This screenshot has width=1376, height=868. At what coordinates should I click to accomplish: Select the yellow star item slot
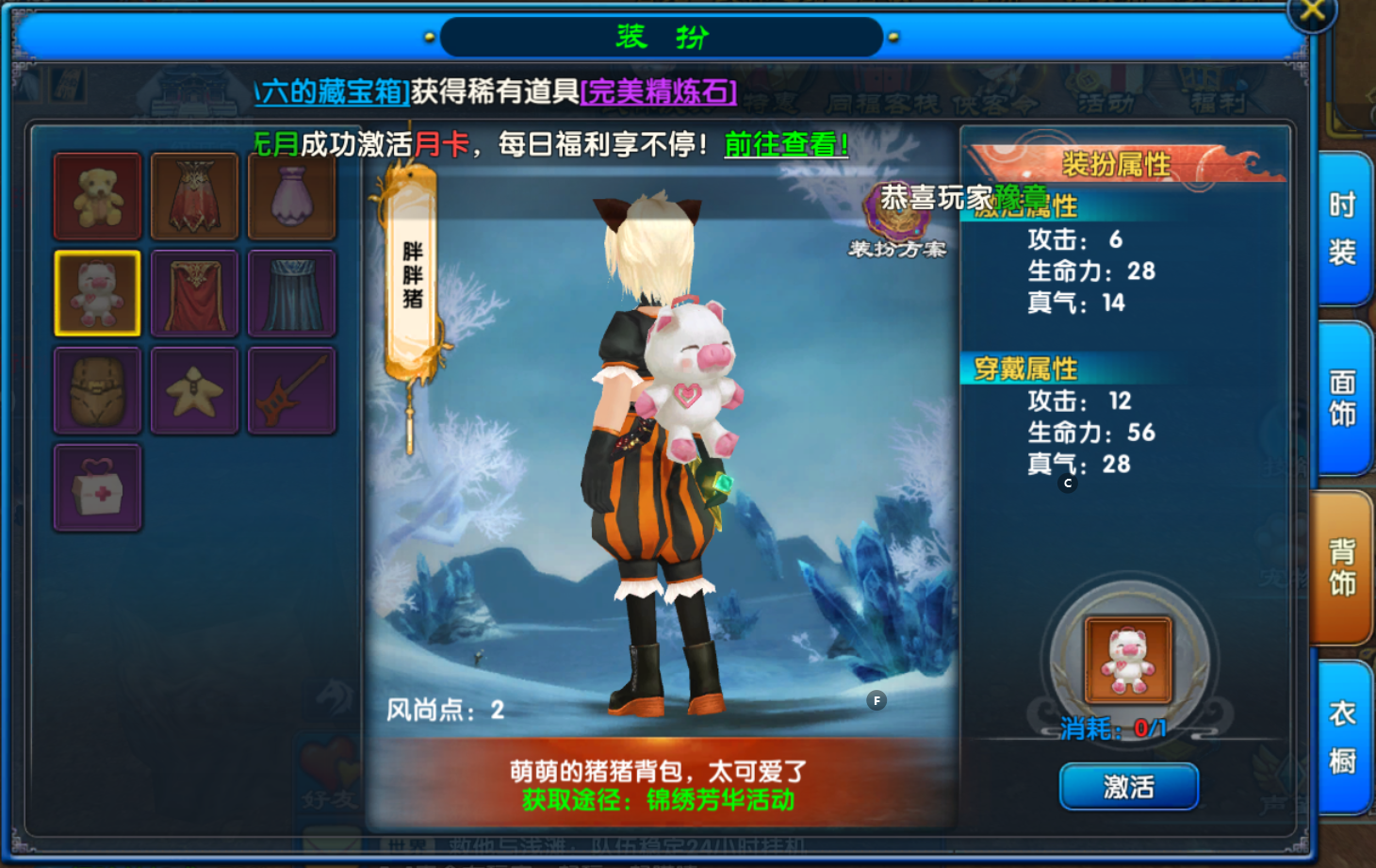coord(194,390)
